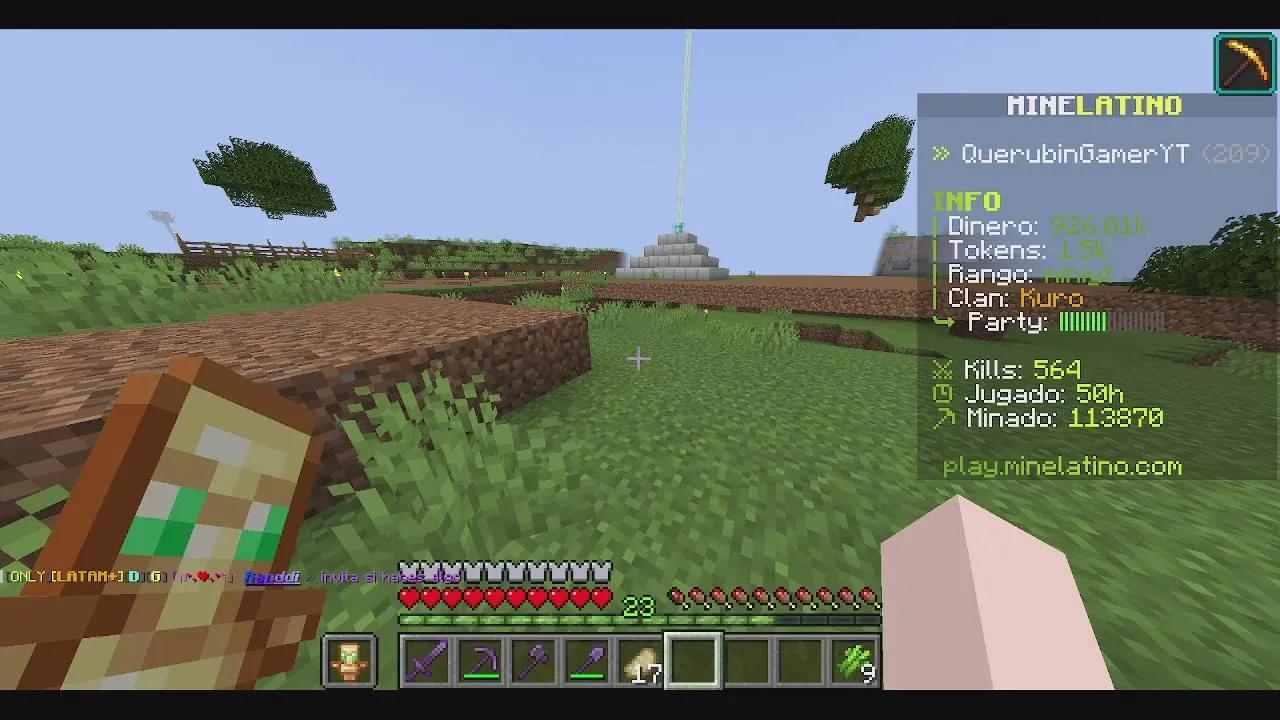The height and width of the screenshot is (720, 1280).
Task: Click the Kills counter skull icon
Action: (x=940, y=370)
